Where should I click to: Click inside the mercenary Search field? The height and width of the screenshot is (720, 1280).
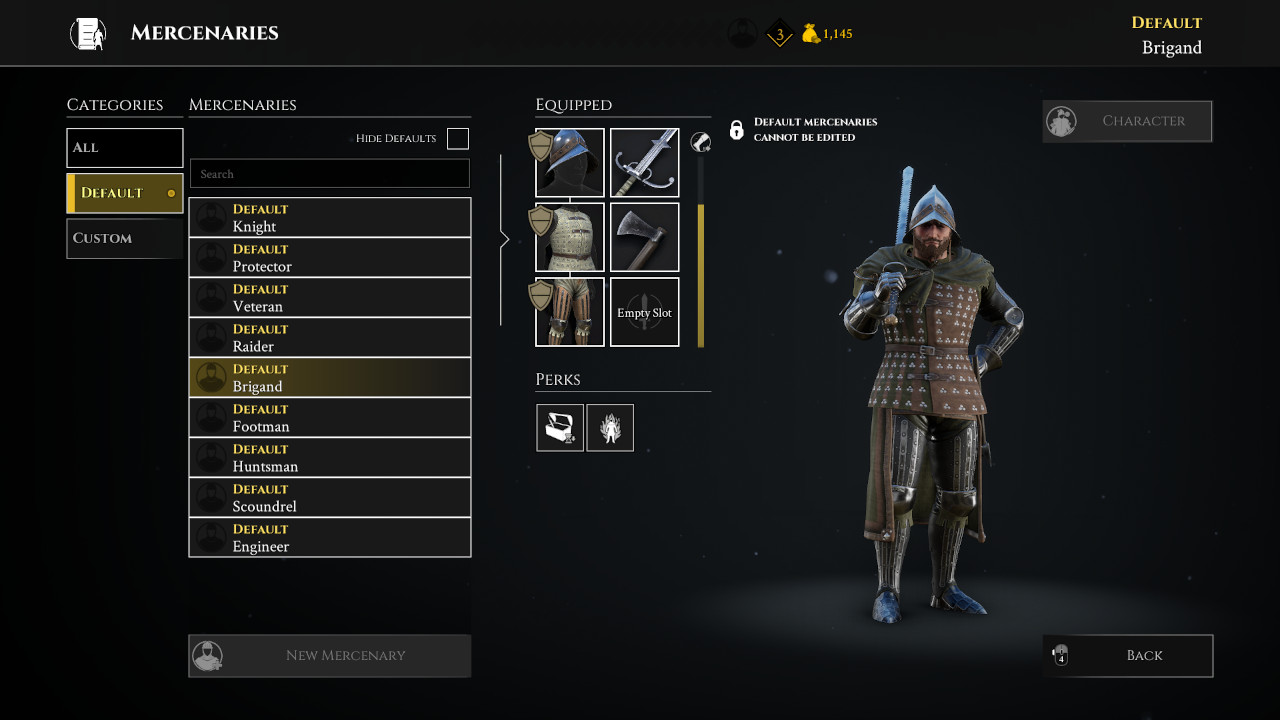tap(330, 173)
